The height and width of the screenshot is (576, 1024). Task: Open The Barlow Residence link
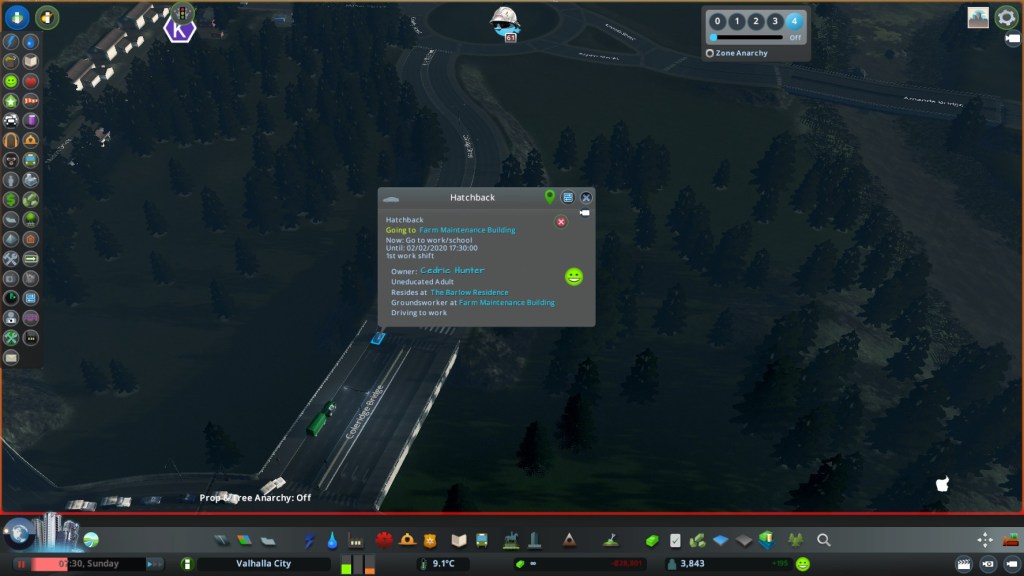point(469,292)
